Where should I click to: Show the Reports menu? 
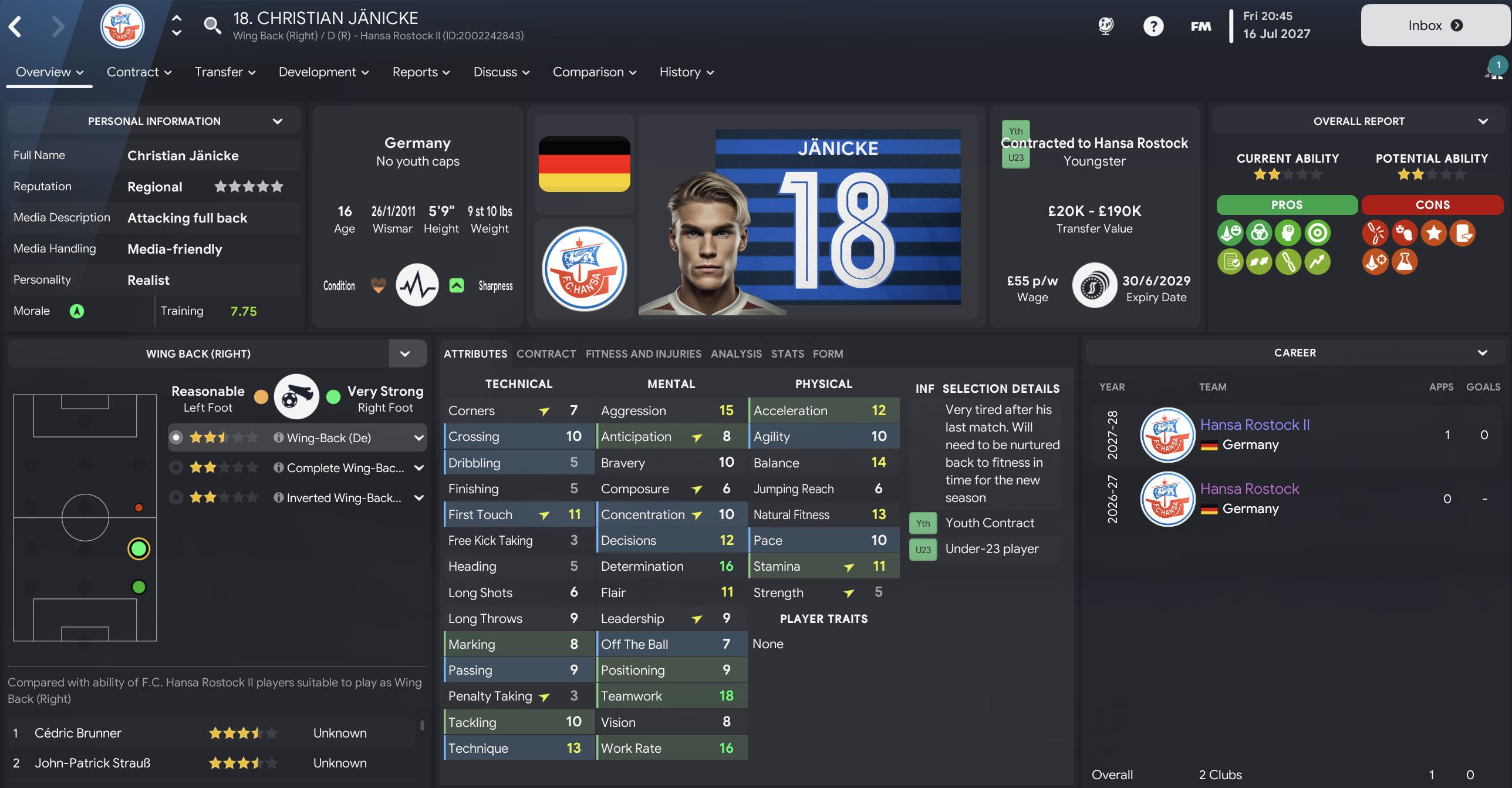click(x=421, y=72)
